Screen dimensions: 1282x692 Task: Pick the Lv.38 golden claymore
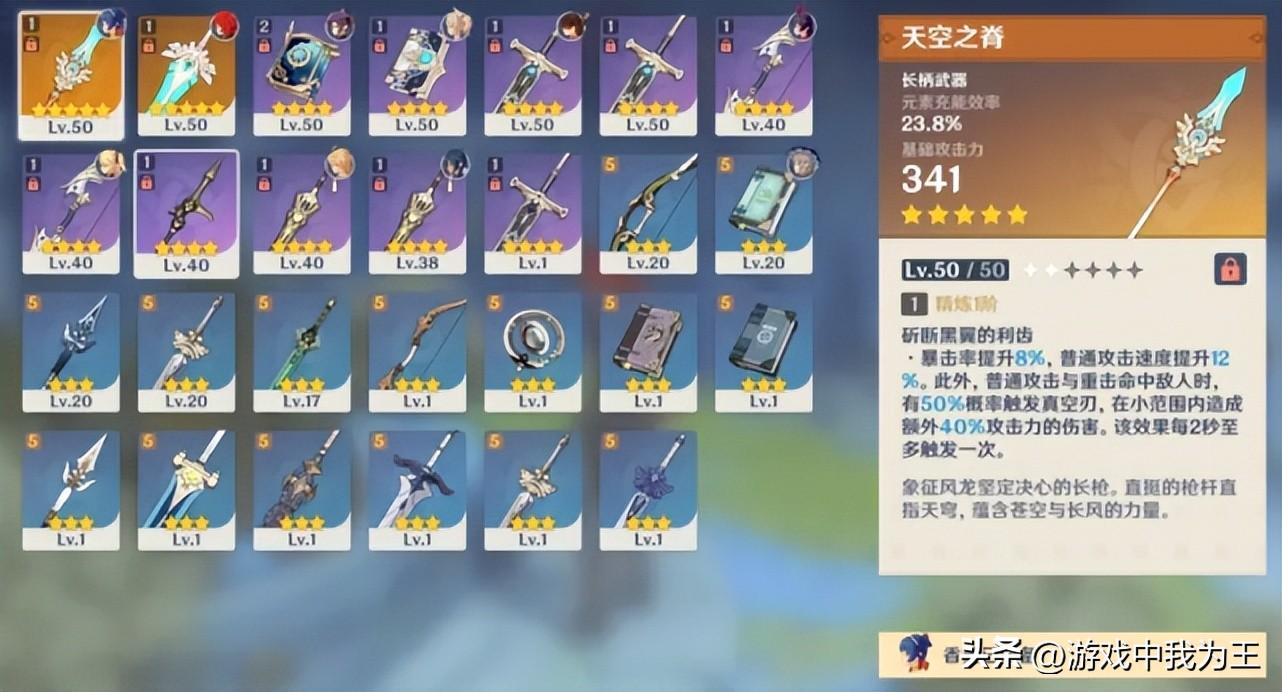417,212
